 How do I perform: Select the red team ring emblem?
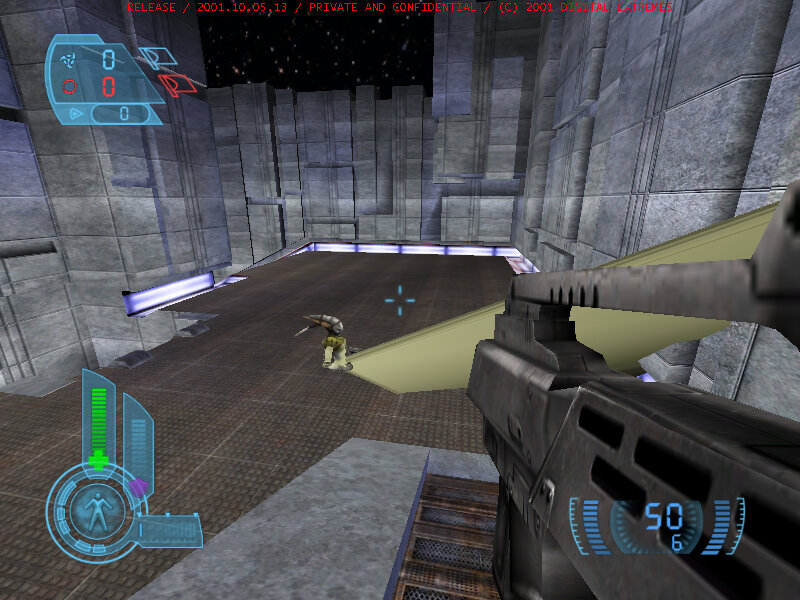70,86
